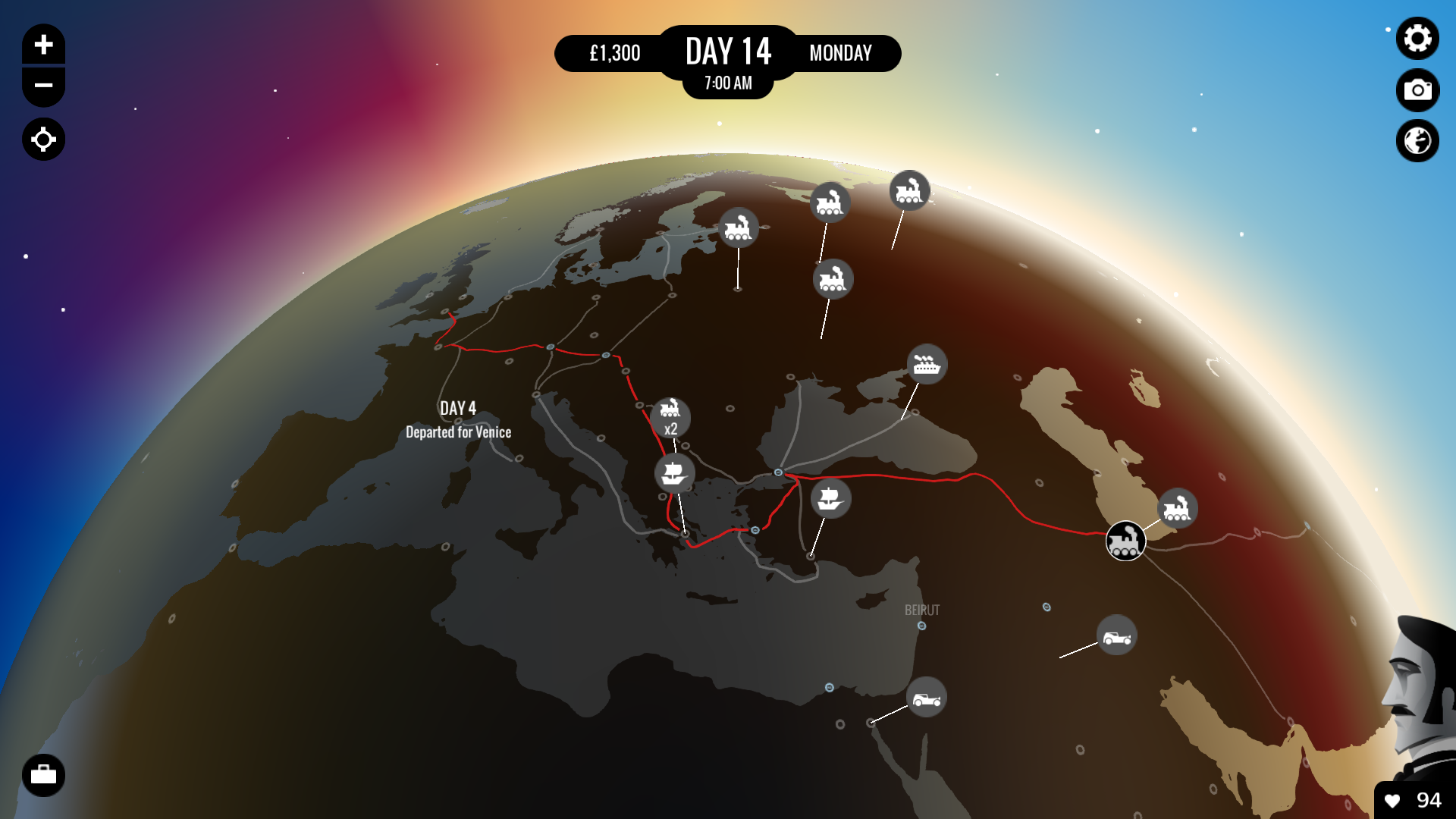This screenshot has height=819, width=1456.
Task: Click the Beirut city node
Action: point(922,626)
